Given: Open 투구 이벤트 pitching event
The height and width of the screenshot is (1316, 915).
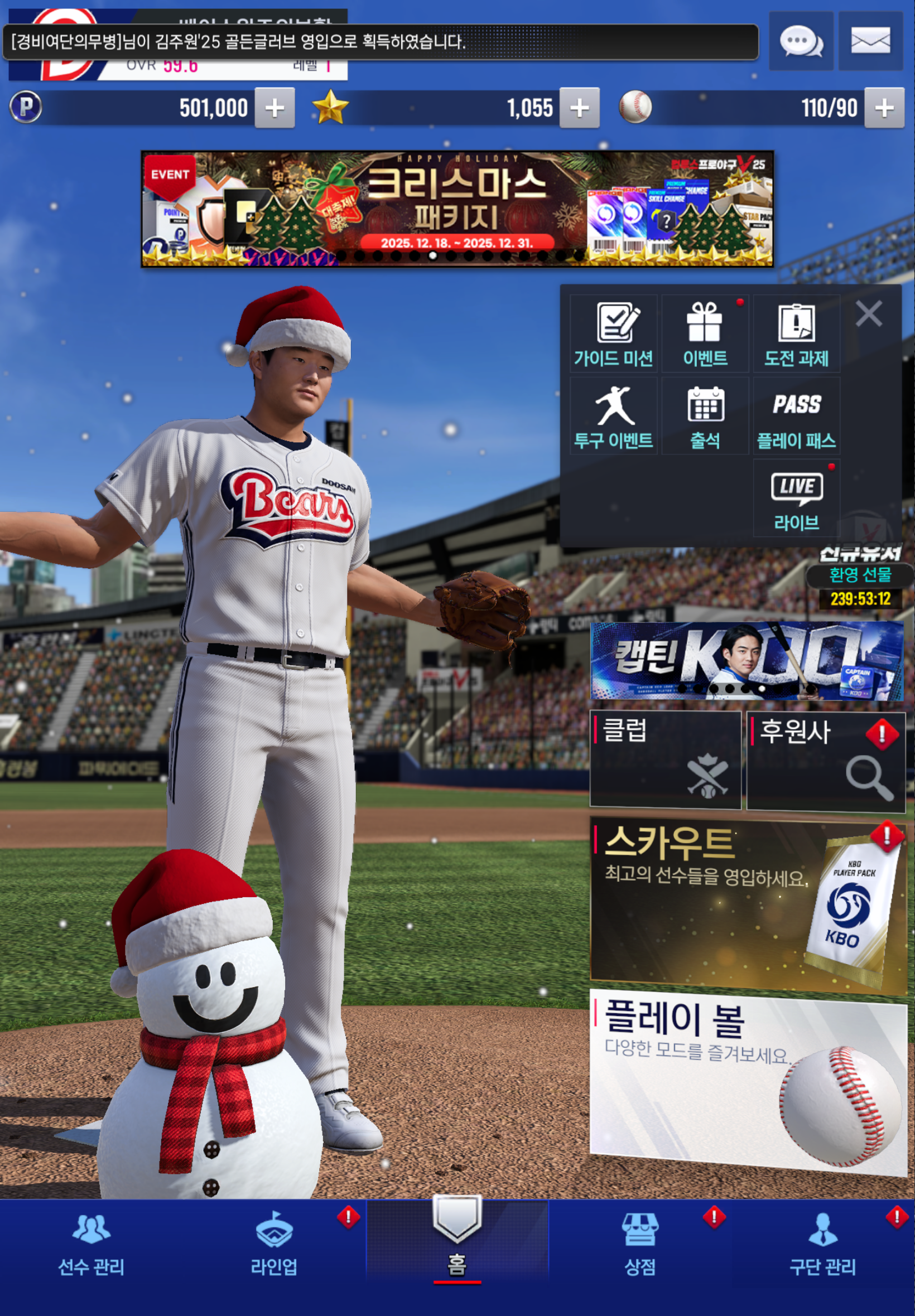Looking at the screenshot, I should click(x=613, y=417).
